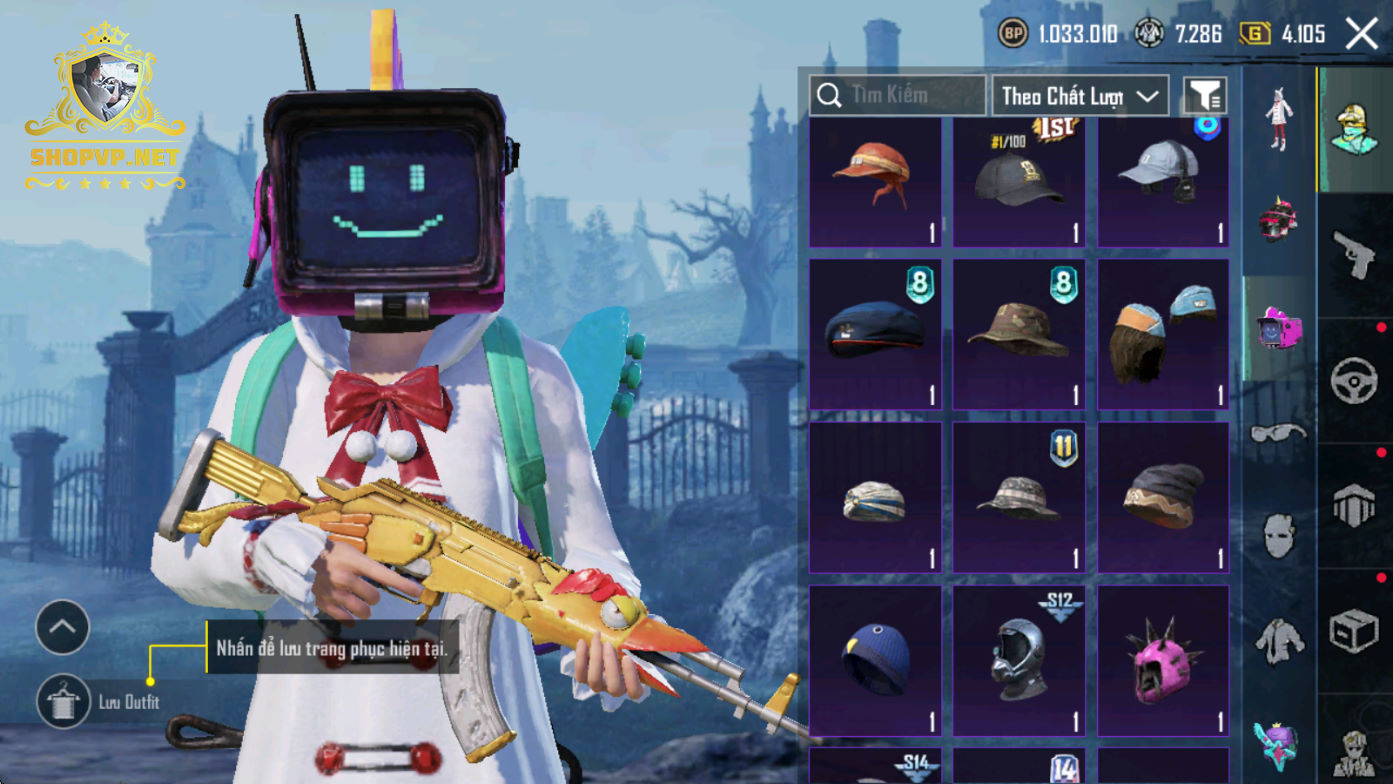This screenshot has width=1393, height=784.
Task: Switch to the full outfit set subcategory
Action: pos(1279,119)
